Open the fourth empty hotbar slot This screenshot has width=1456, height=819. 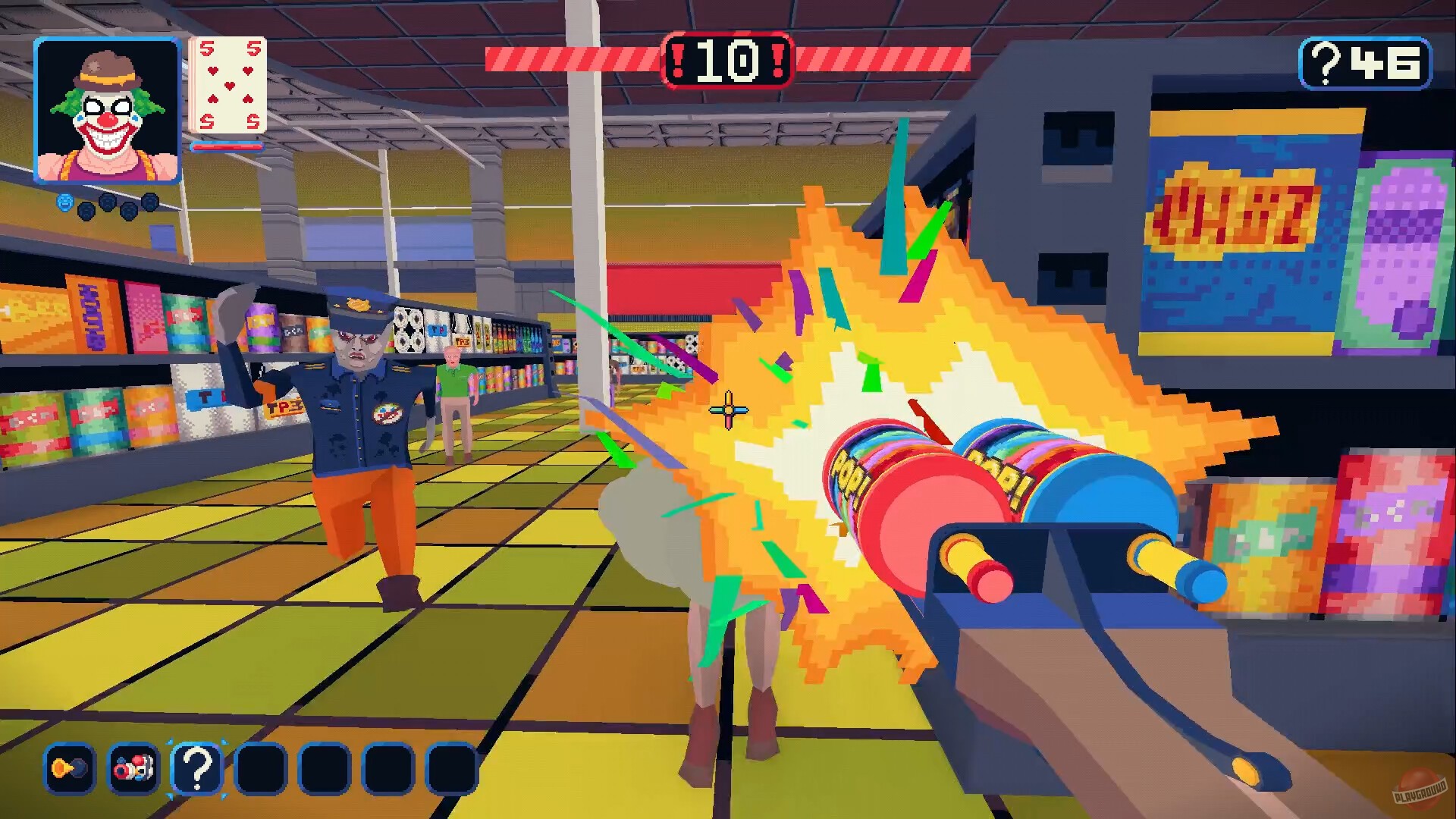point(262,767)
